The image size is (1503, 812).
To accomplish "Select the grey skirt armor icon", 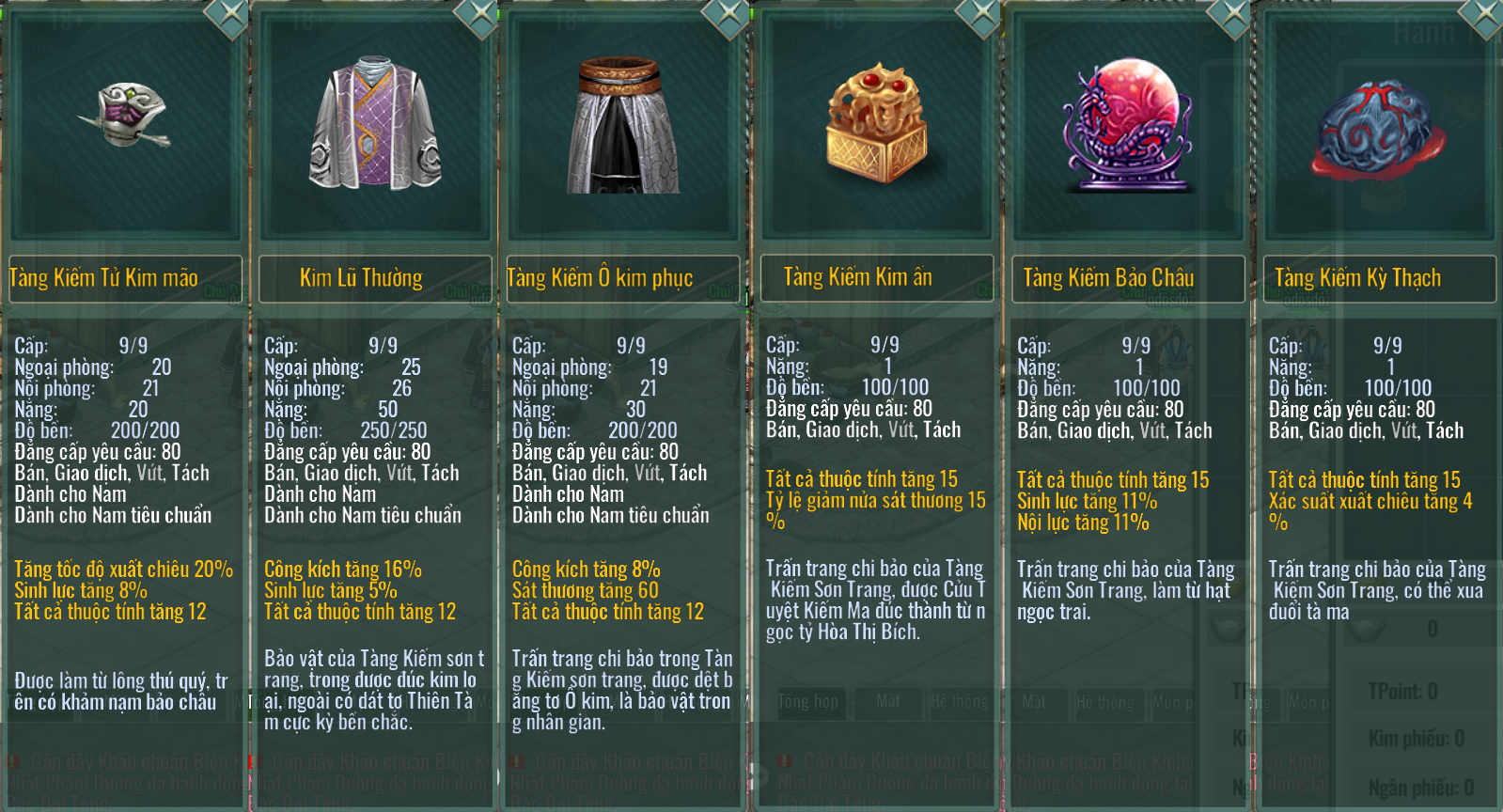I will [622, 126].
